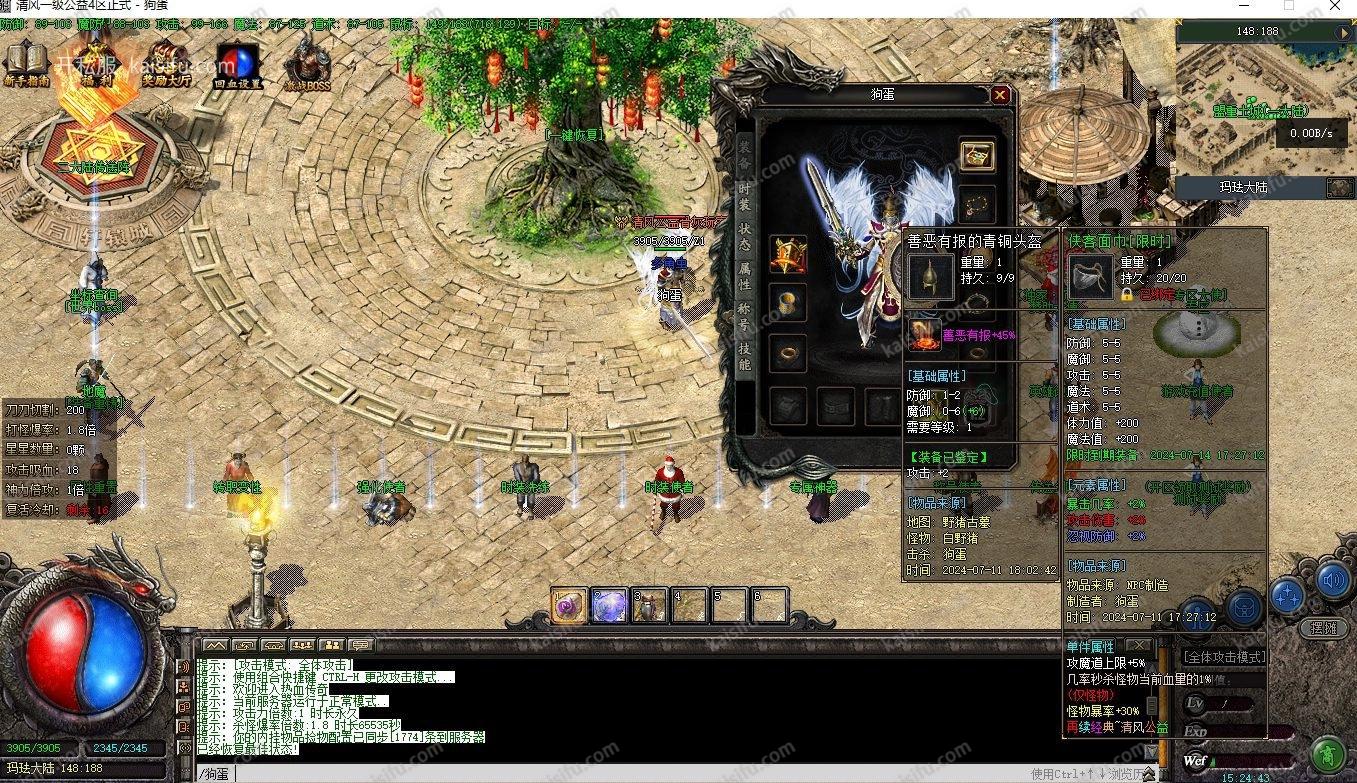Toggle the blue speaker sound button
1357x783 pixels.
click(x=1333, y=579)
